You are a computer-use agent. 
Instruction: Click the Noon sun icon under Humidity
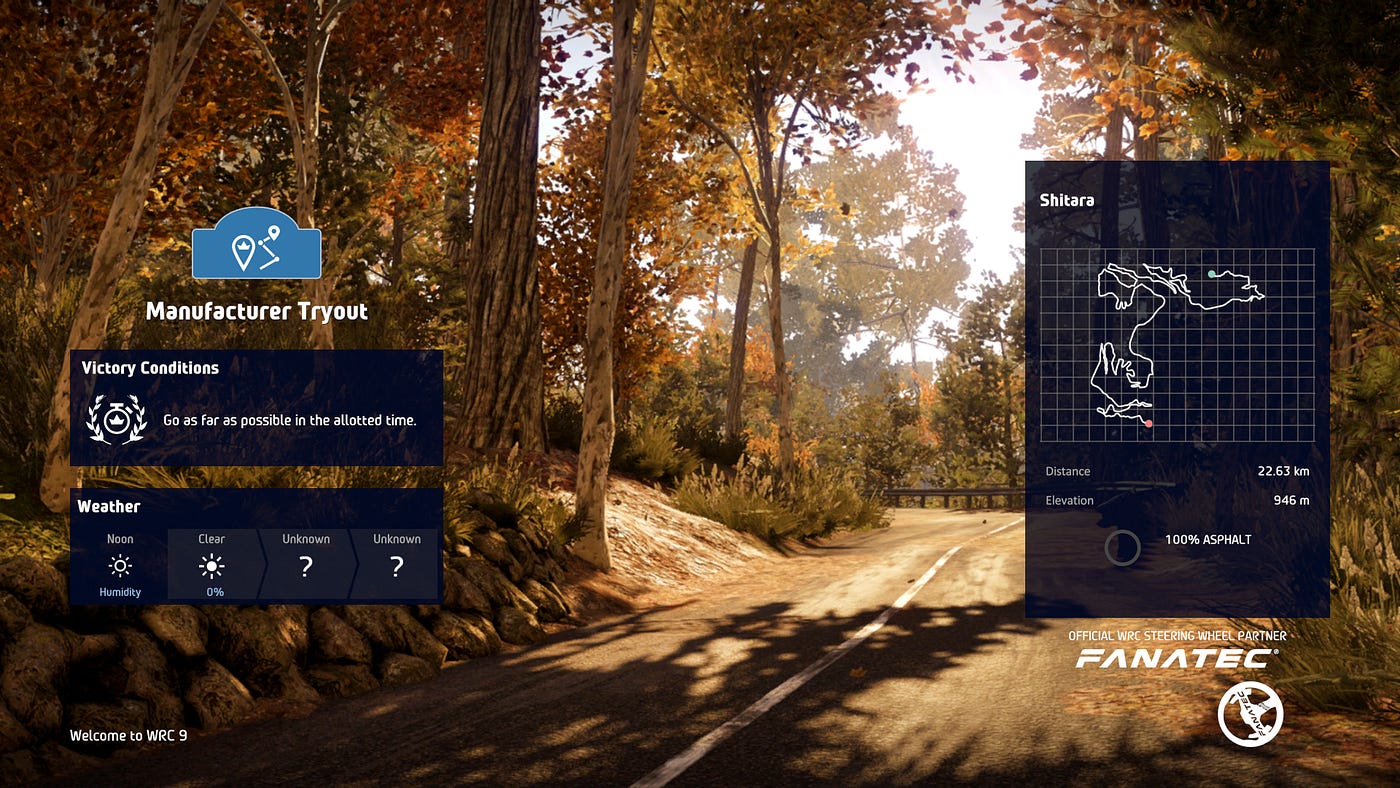pos(119,565)
